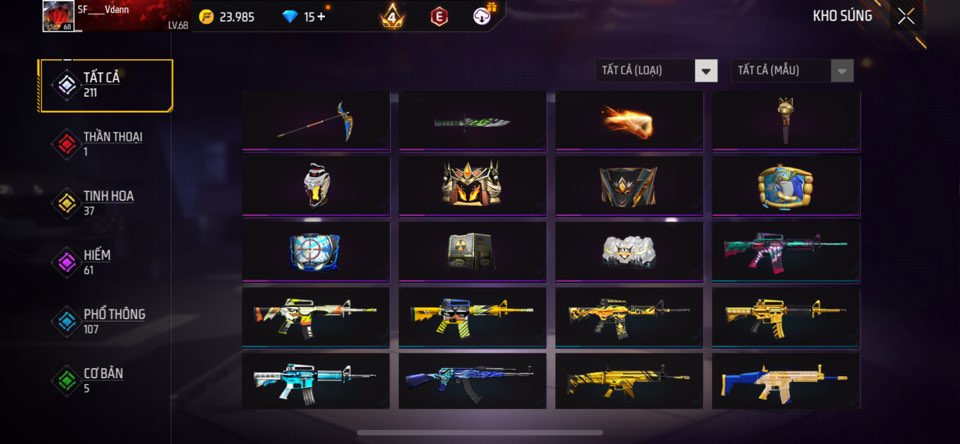Close the Kho Súng weapon vault
Viewport: 960px width, 444px height.
click(x=905, y=16)
